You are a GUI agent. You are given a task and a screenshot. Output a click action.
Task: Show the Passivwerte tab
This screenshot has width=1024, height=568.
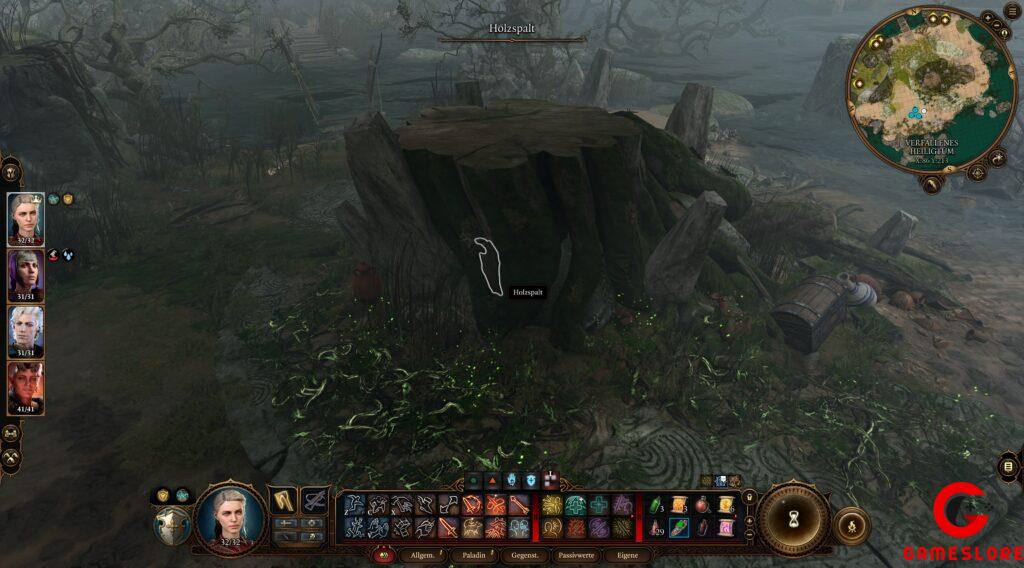click(577, 554)
